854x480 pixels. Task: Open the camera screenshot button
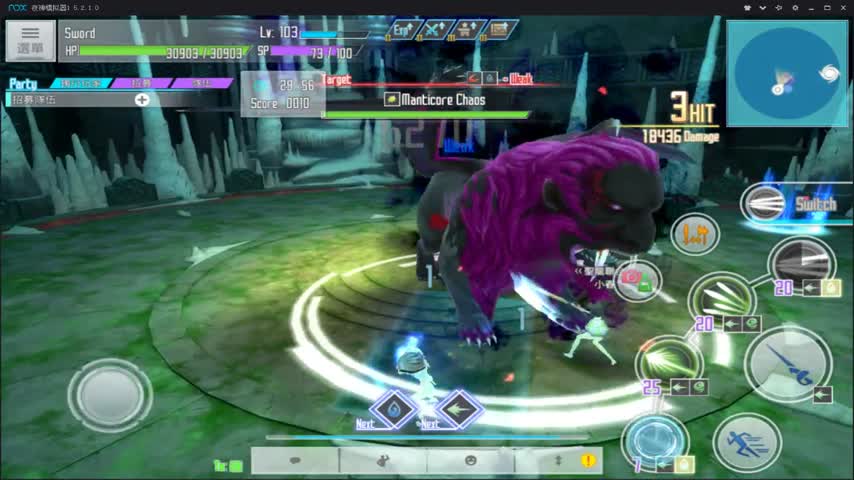[637, 281]
